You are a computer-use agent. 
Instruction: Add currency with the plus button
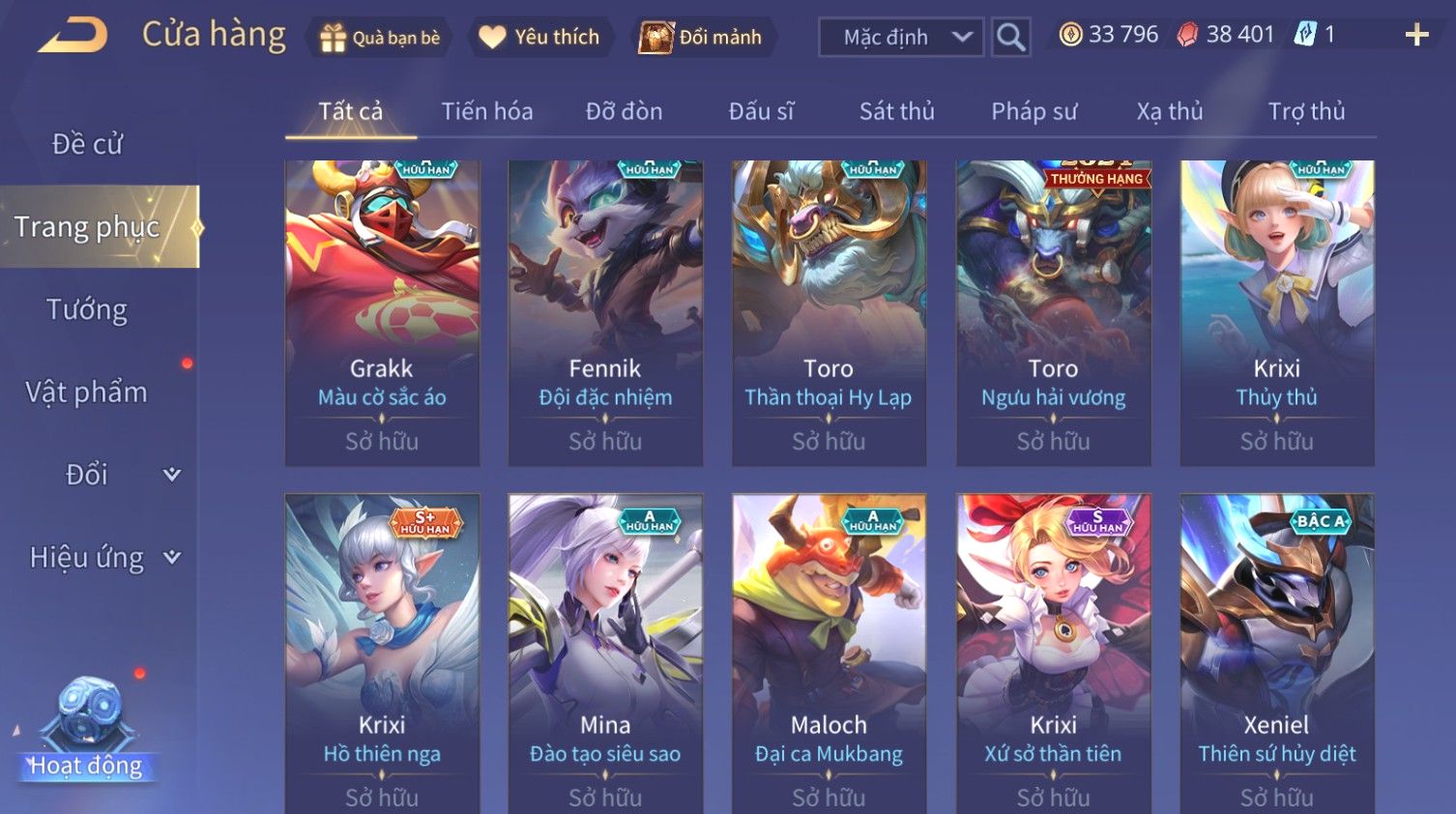pos(1416,36)
